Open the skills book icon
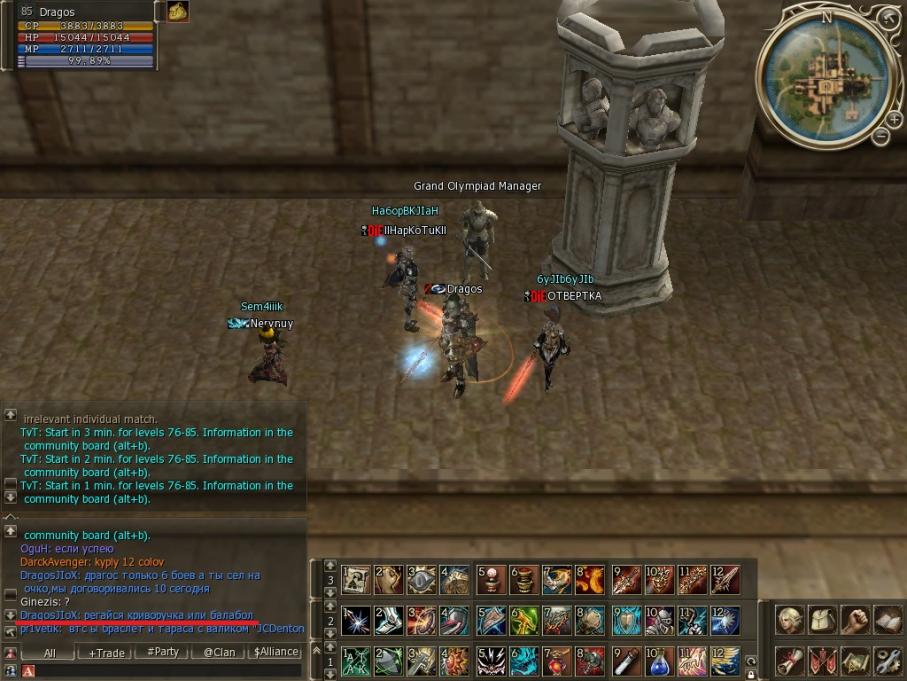This screenshot has height=681, width=907. (887, 620)
